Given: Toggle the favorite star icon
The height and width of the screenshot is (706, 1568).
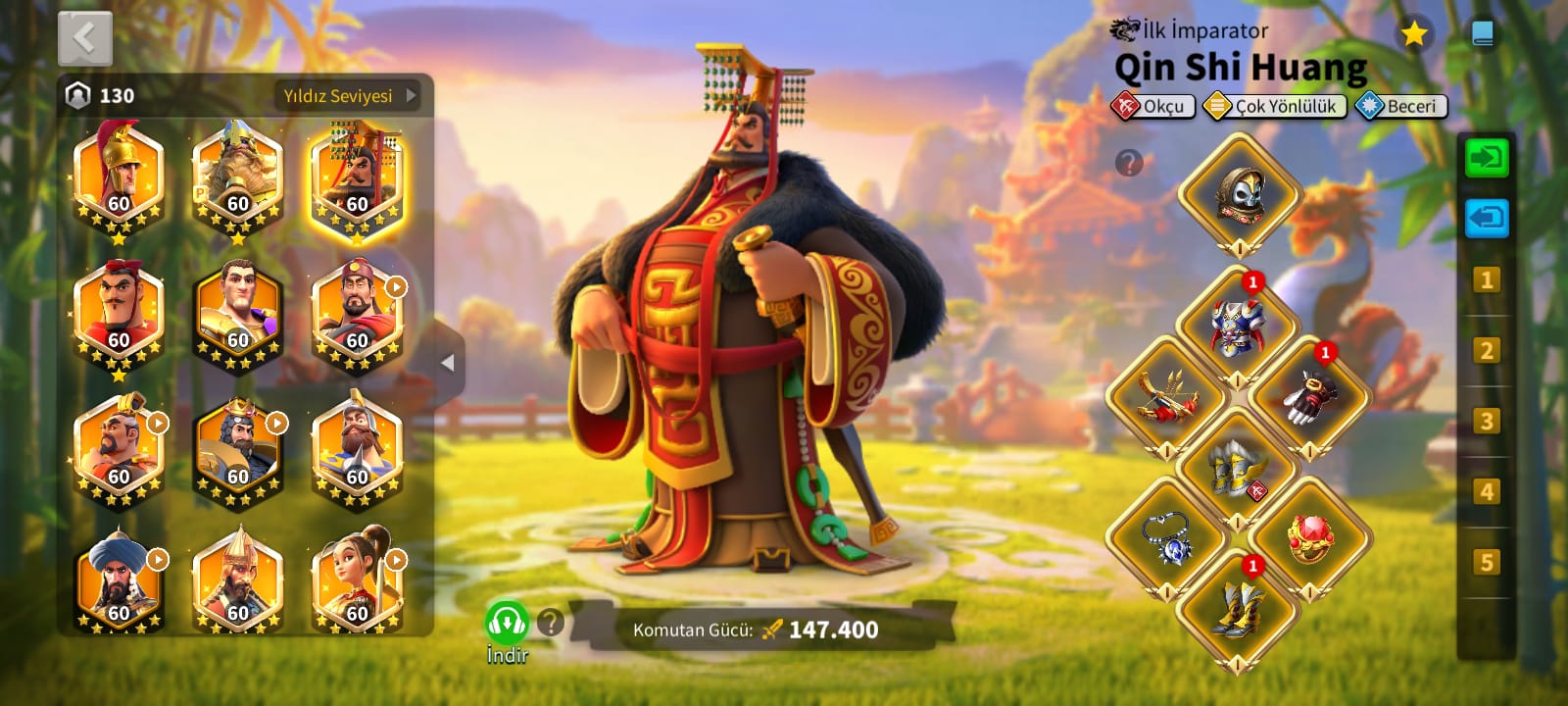Looking at the screenshot, I should (x=1413, y=35).
